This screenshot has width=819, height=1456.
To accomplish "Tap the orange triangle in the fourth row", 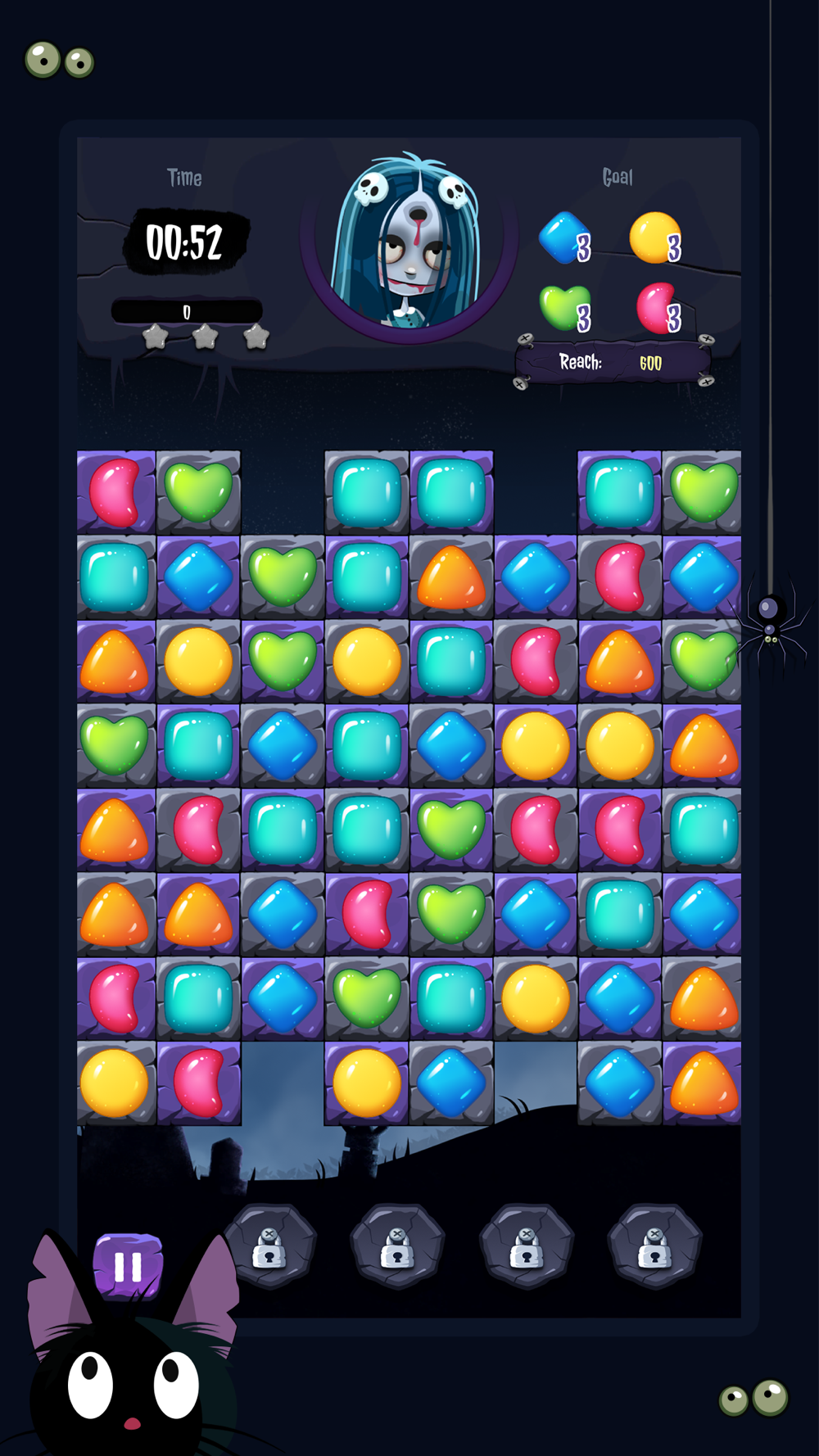I will click(x=703, y=746).
